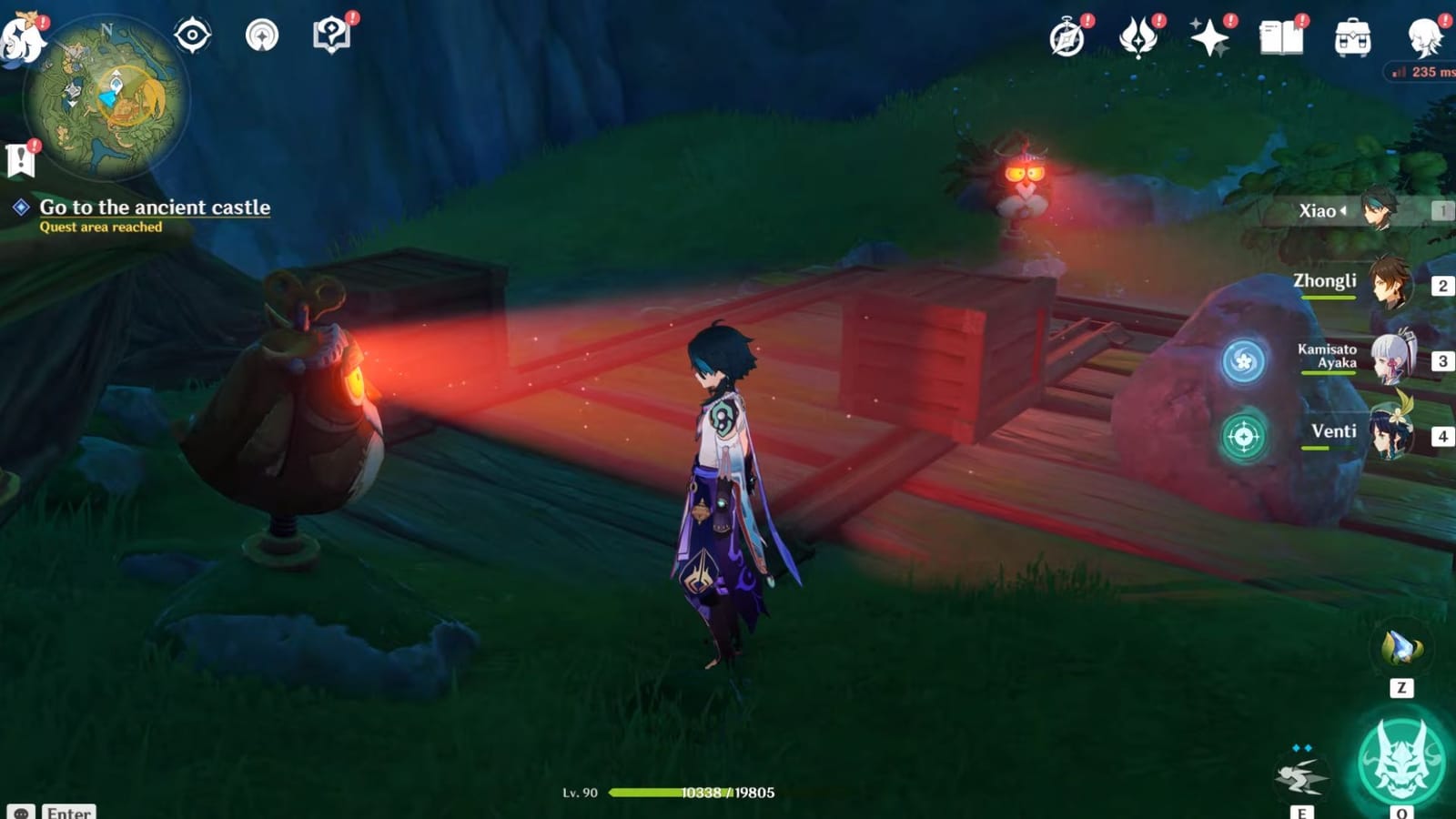Click the quest title Go to the ancient castle
This screenshot has width=1456, height=819.
click(154, 207)
